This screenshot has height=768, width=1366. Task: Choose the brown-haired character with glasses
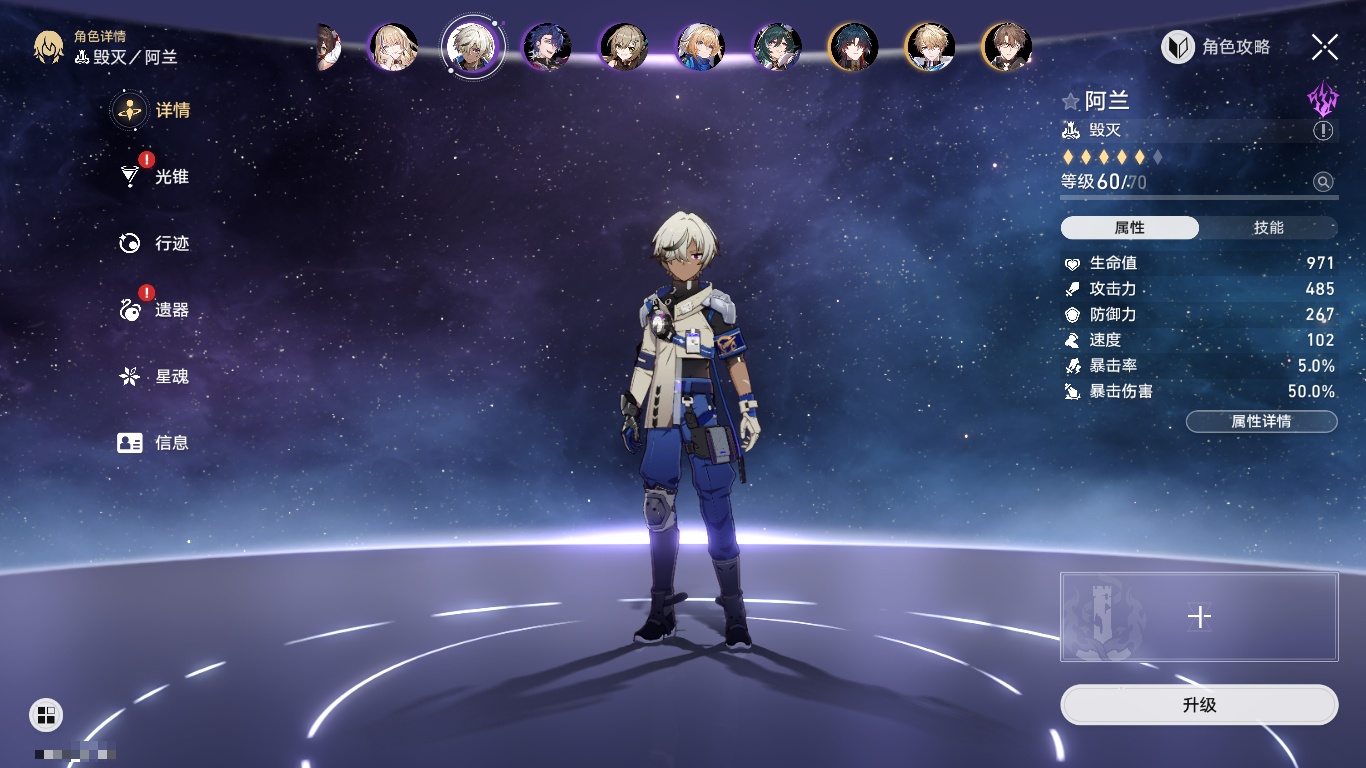click(1006, 46)
